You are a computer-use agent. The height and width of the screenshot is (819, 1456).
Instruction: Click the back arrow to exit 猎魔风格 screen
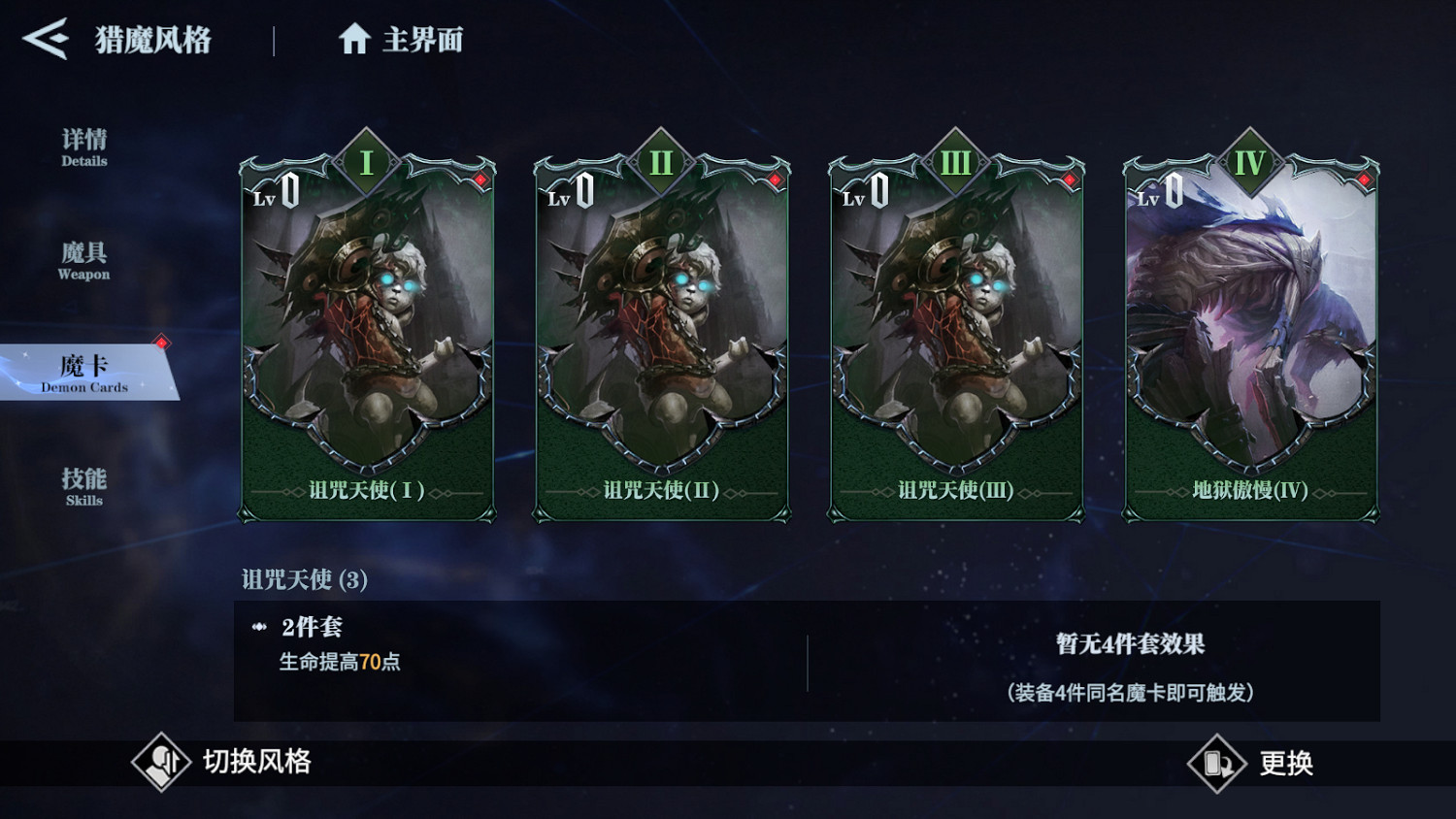point(46,40)
